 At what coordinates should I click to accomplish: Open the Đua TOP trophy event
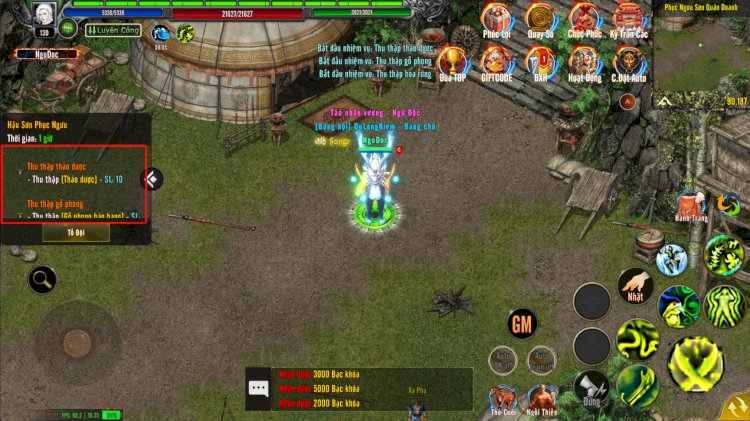pos(452,62)
